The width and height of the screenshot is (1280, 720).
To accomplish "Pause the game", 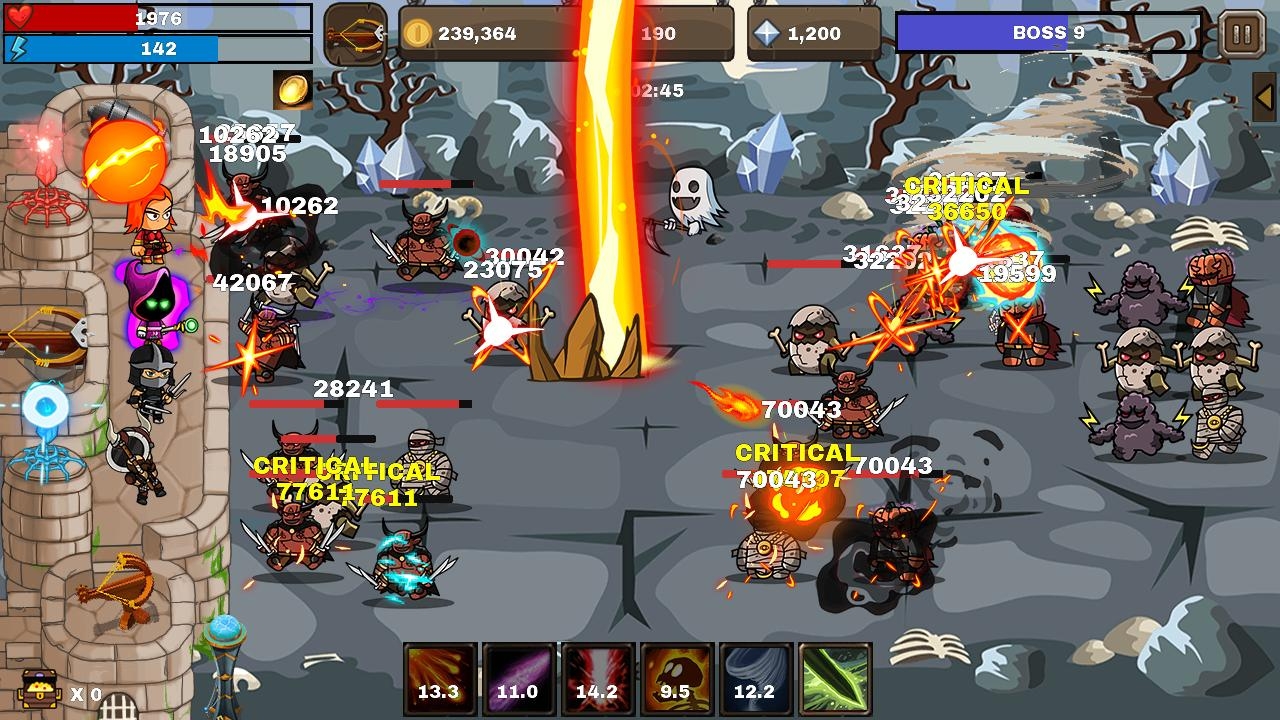I will pyautogui.click(x=1243, y=32).
